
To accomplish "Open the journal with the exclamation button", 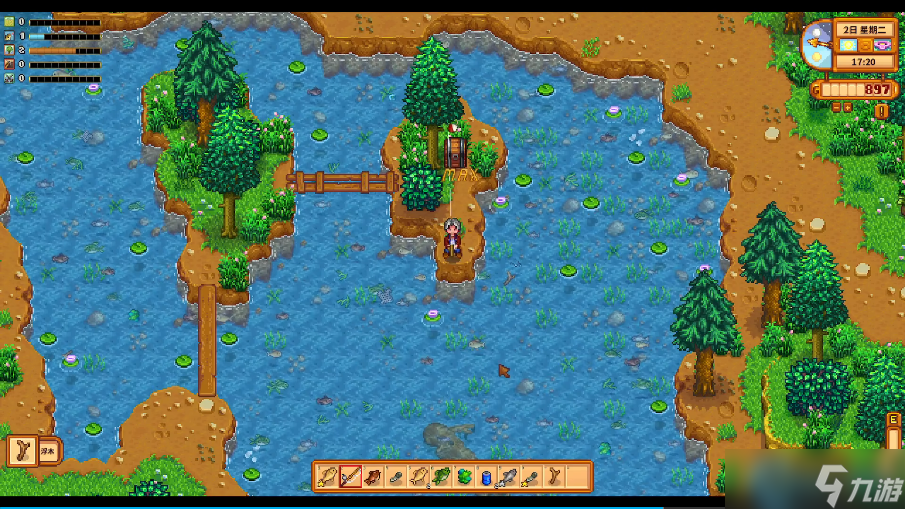I will click(881, 111).
